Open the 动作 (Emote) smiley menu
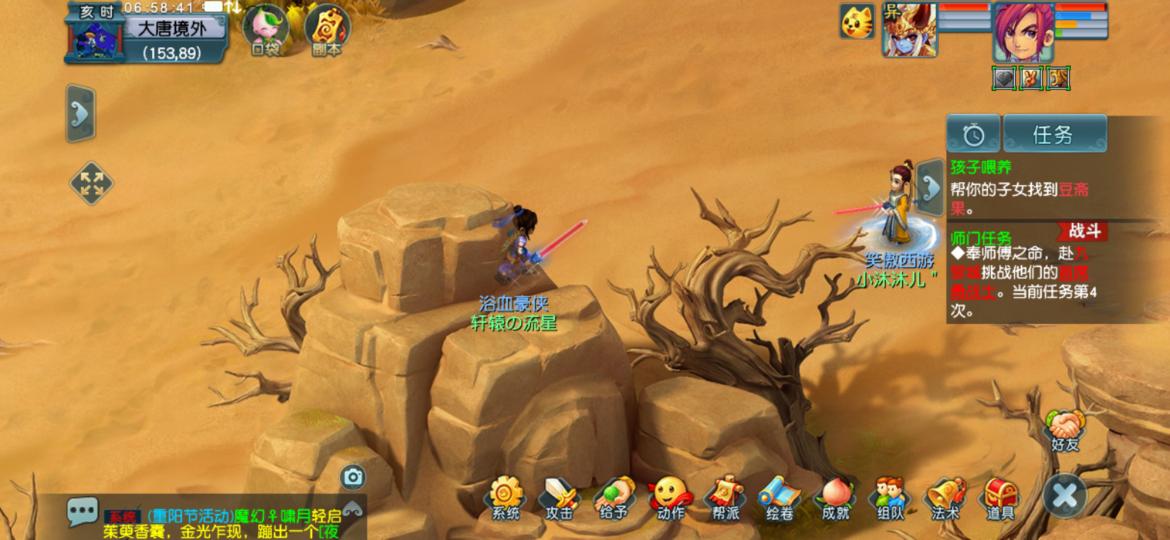Image resolution: width=1170 pixels, height=540 pixels. (670, 497)
